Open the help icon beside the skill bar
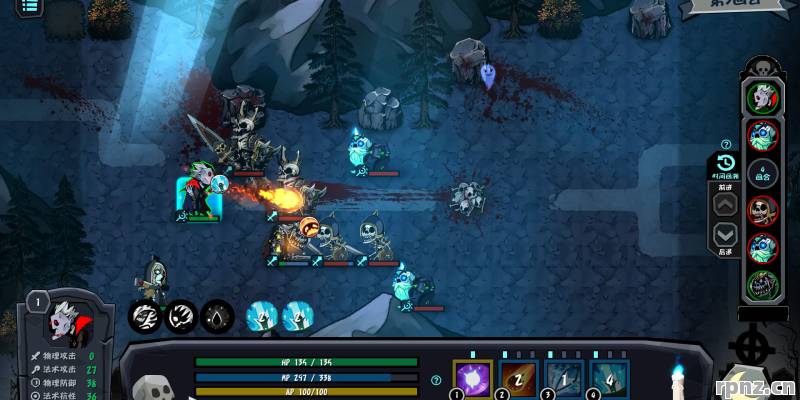800x400 pixels. [x=435, y=380]
